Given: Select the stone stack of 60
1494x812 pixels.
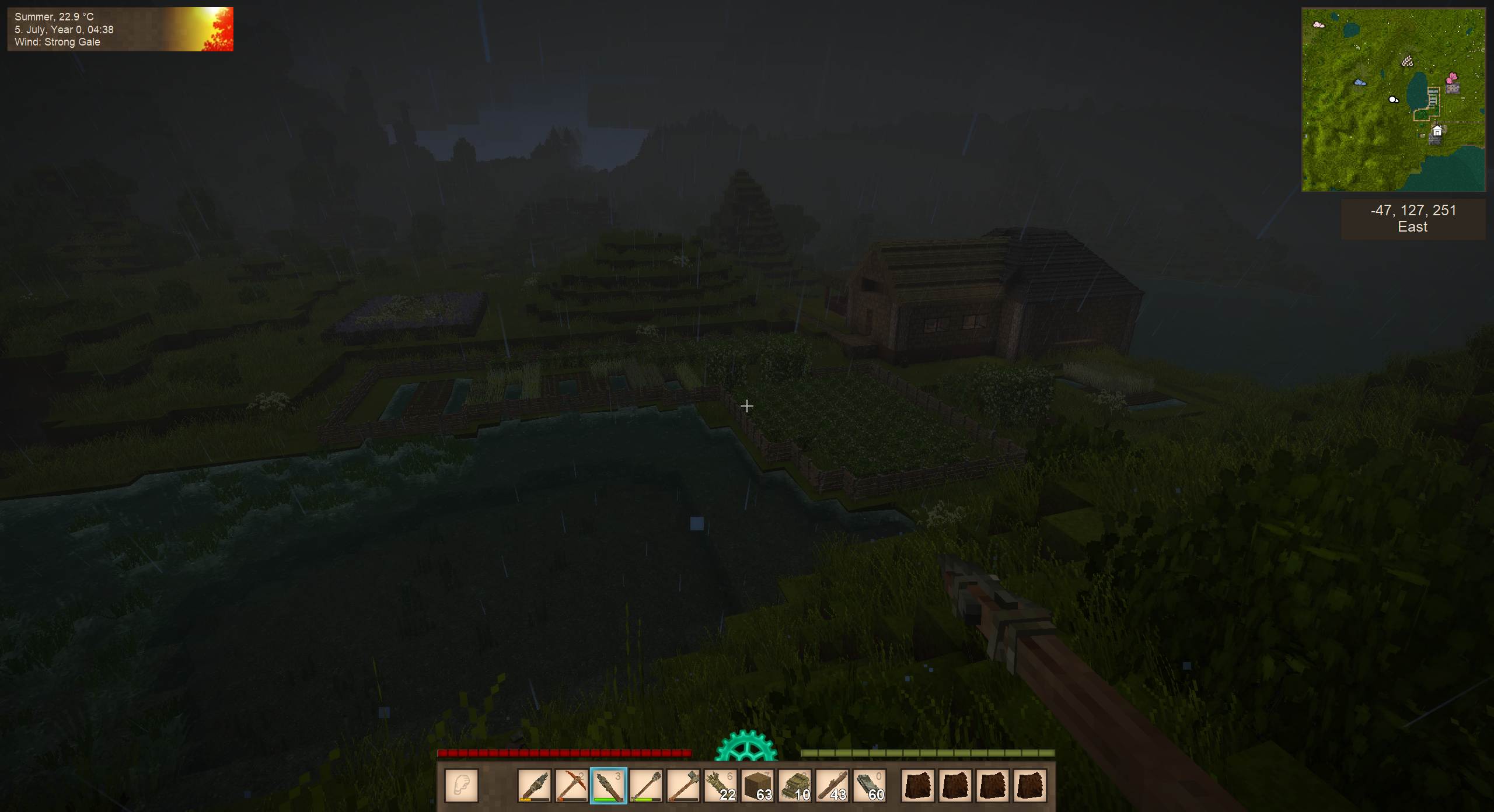Looking at the screenshot, I should 870,786.
